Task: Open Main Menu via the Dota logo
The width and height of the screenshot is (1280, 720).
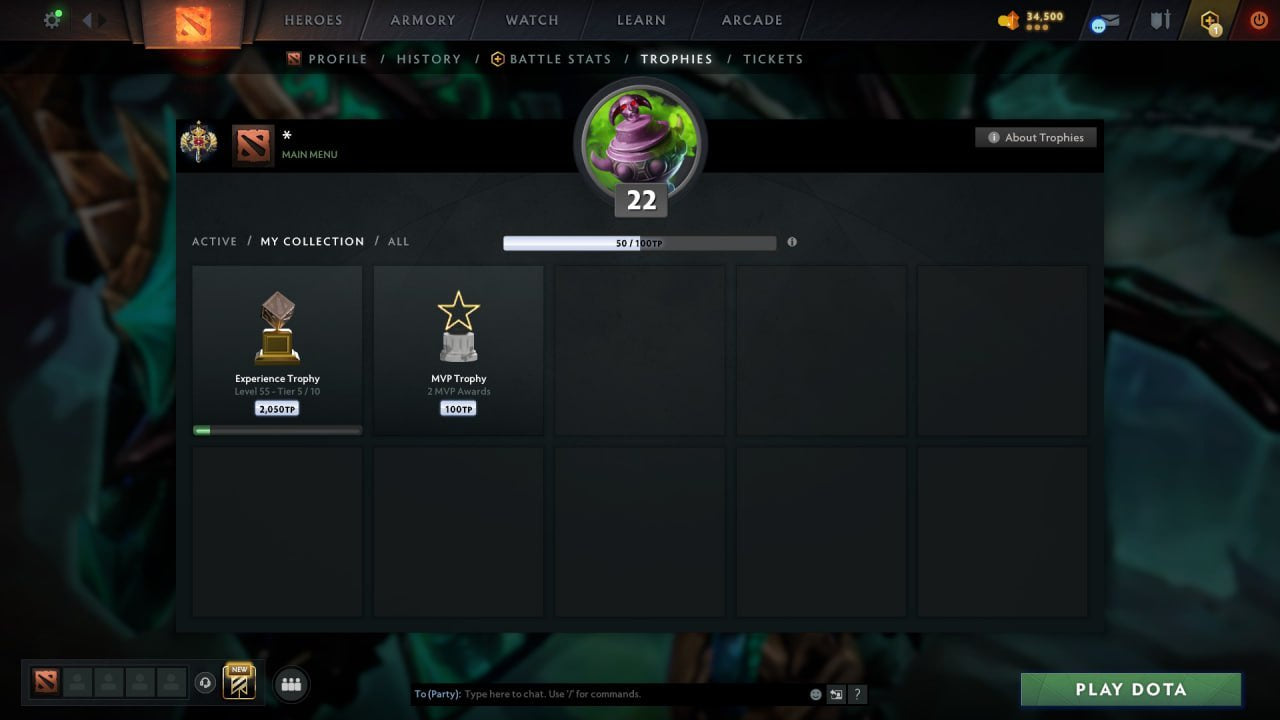Action: 251,145
